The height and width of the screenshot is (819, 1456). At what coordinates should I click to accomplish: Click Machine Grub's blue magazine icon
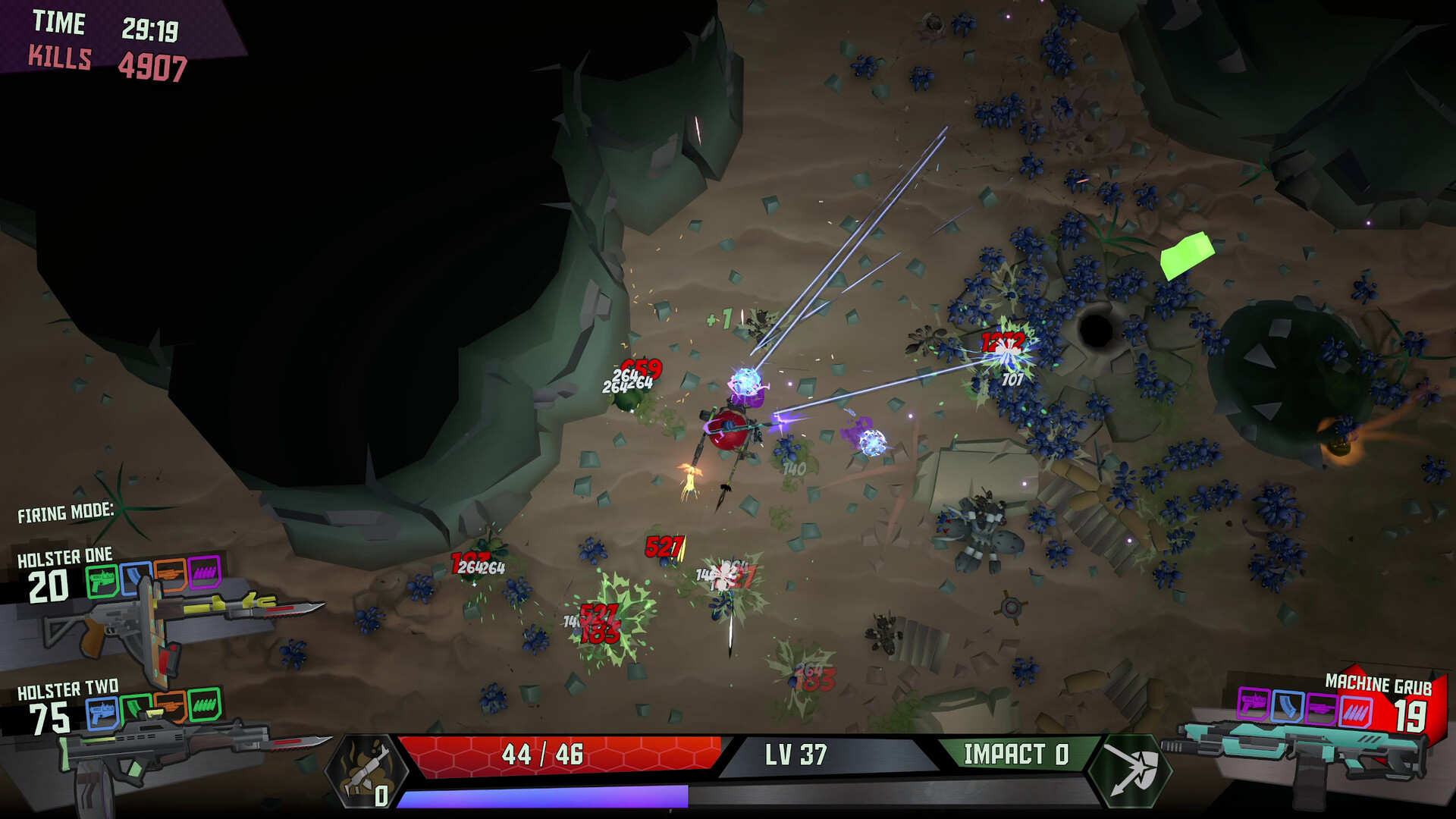click(x=1287, y=707)
